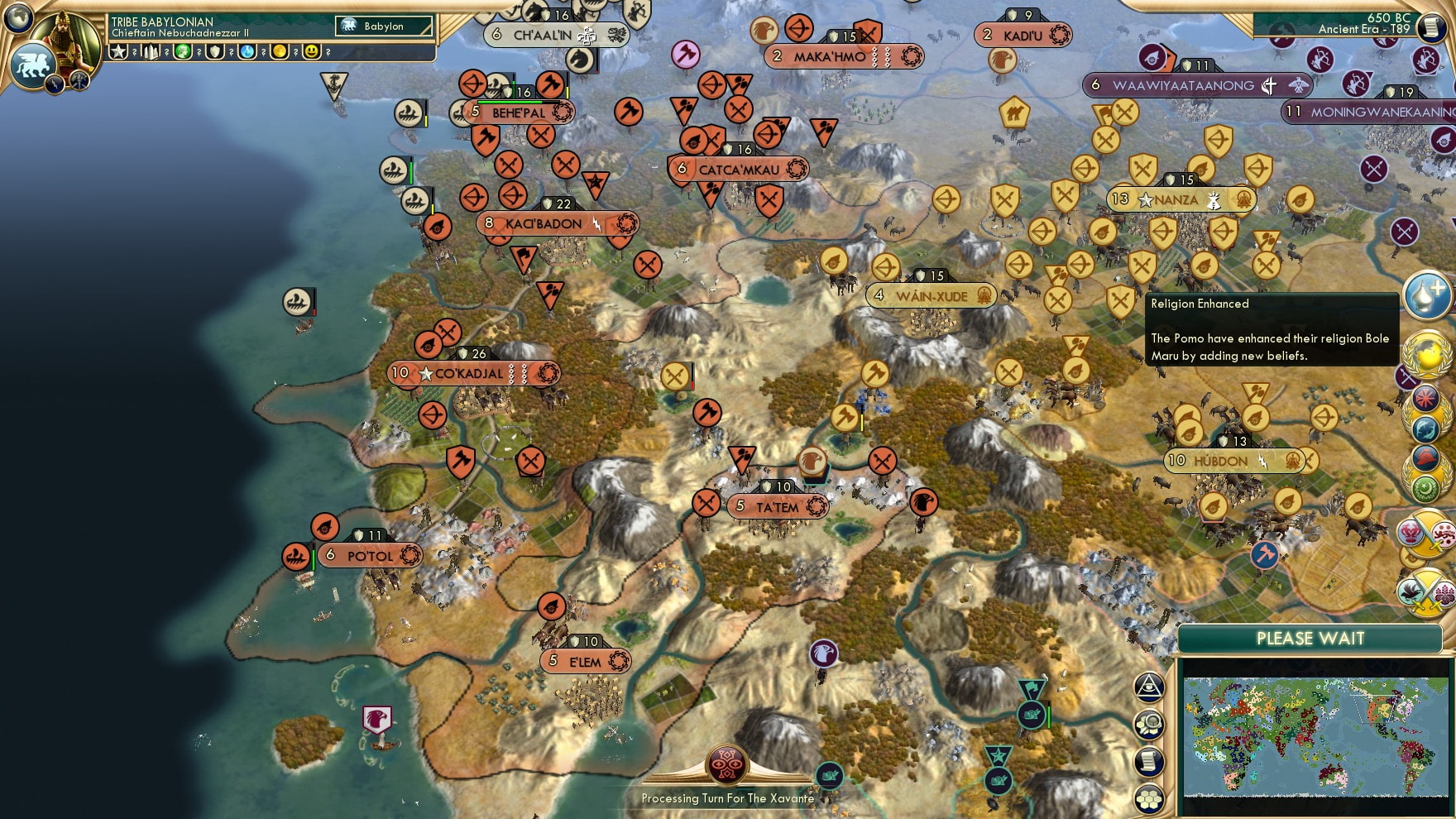Open the scroll menu icon by the date
Screen dimensions: 1456x819
(x=1430, y=27)
